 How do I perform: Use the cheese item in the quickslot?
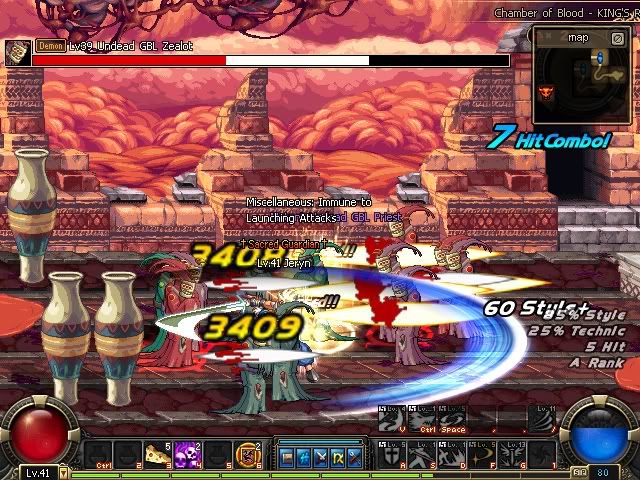pos(157,454)
